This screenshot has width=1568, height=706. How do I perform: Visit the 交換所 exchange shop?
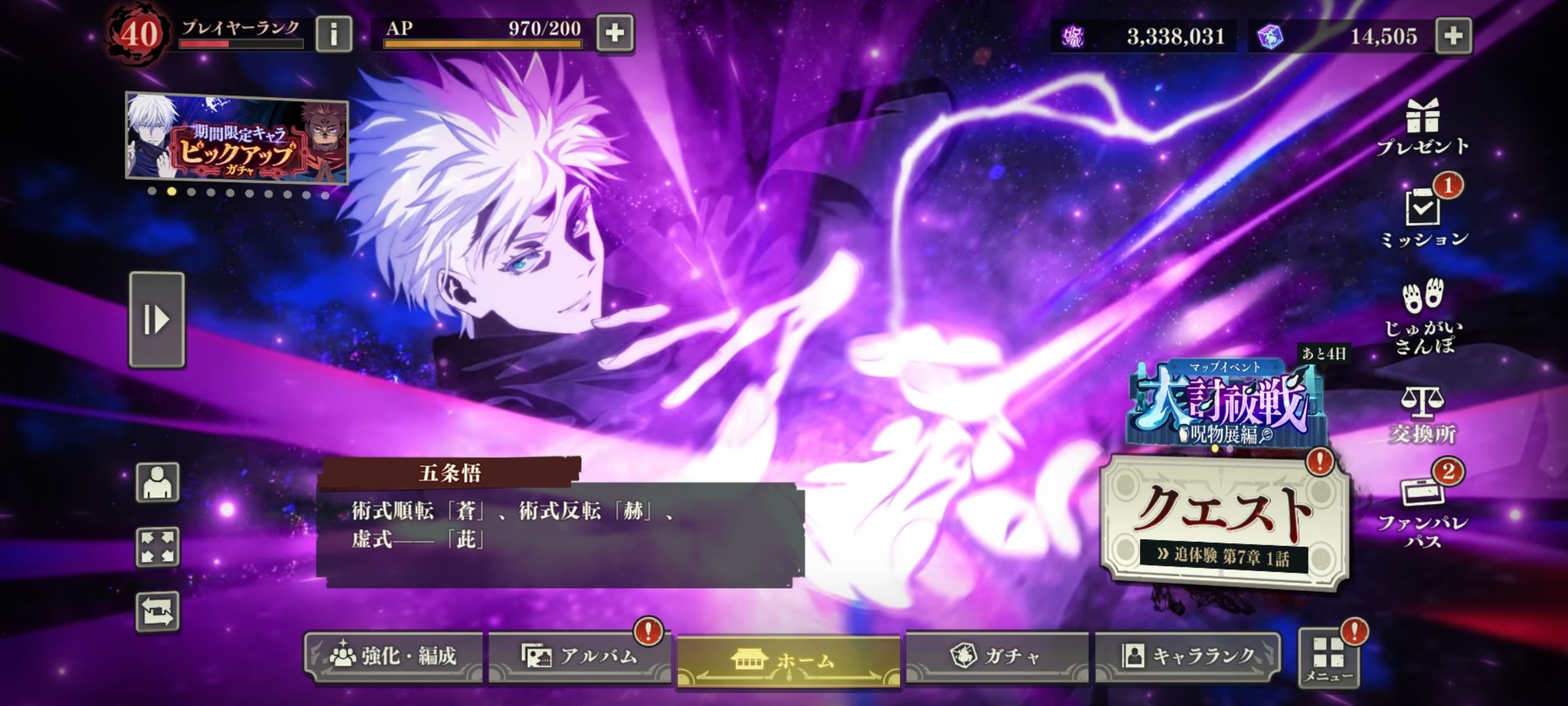coord(1422,414)
